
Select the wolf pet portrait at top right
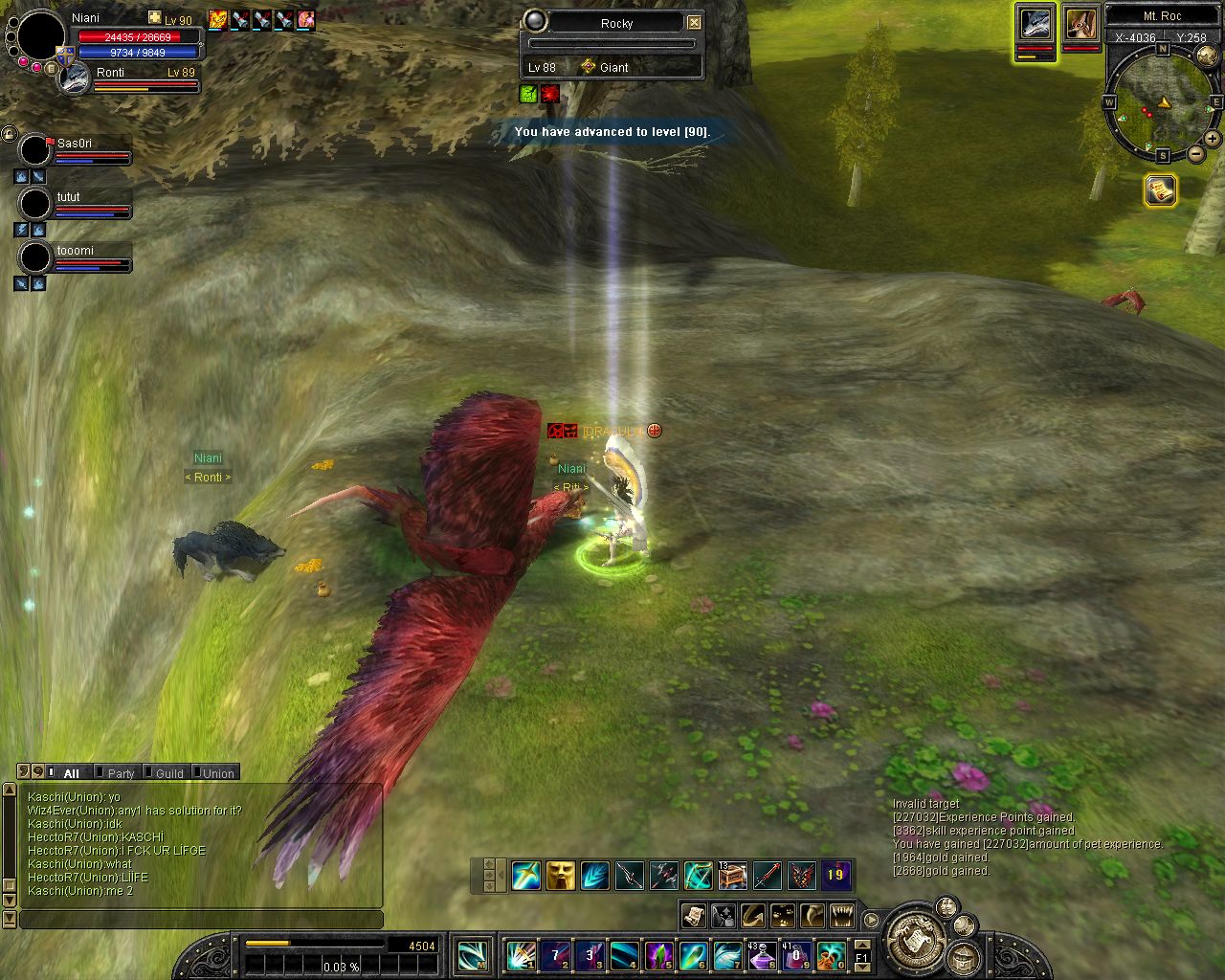[1035, 26]
